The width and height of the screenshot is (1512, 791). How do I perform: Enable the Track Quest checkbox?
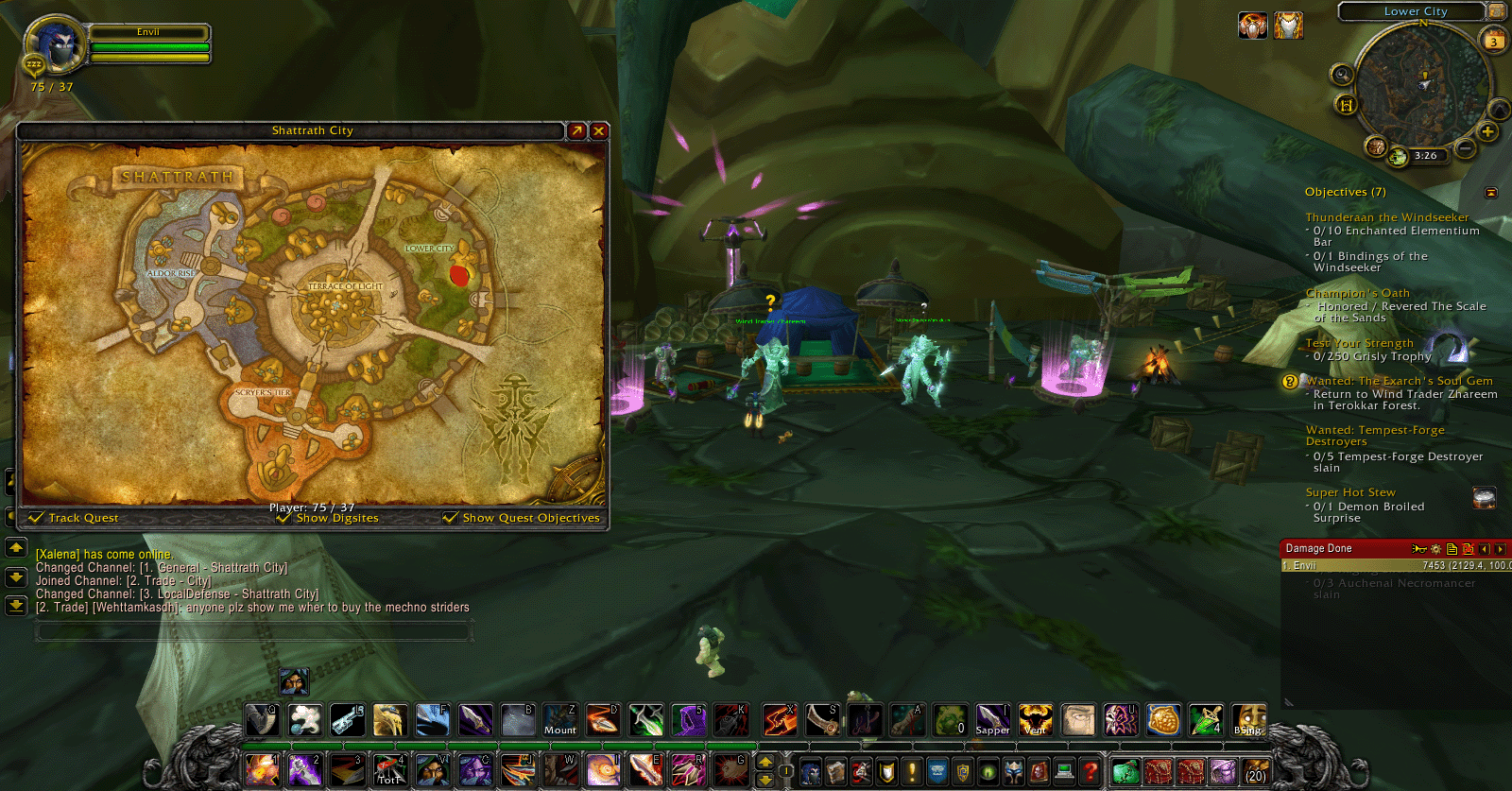coord(36,518)
